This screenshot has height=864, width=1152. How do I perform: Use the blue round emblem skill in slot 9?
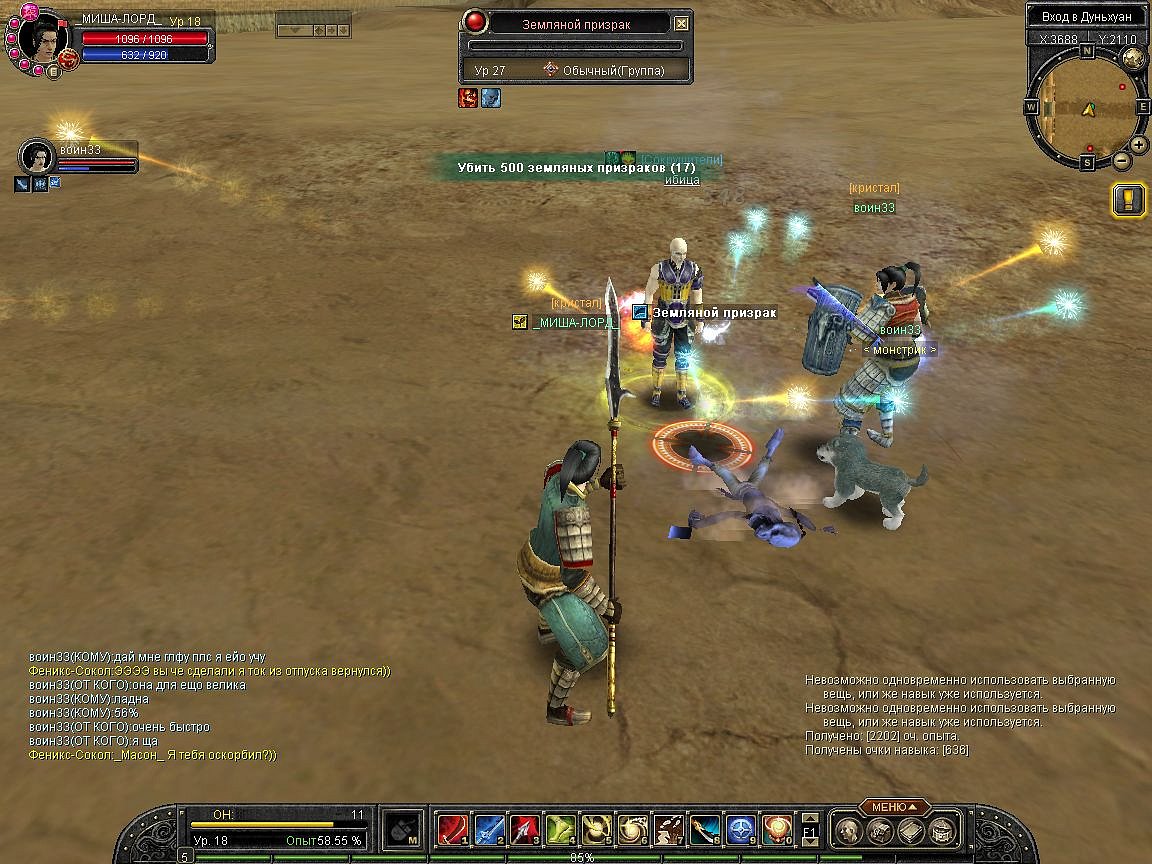(x=741, y=829)
